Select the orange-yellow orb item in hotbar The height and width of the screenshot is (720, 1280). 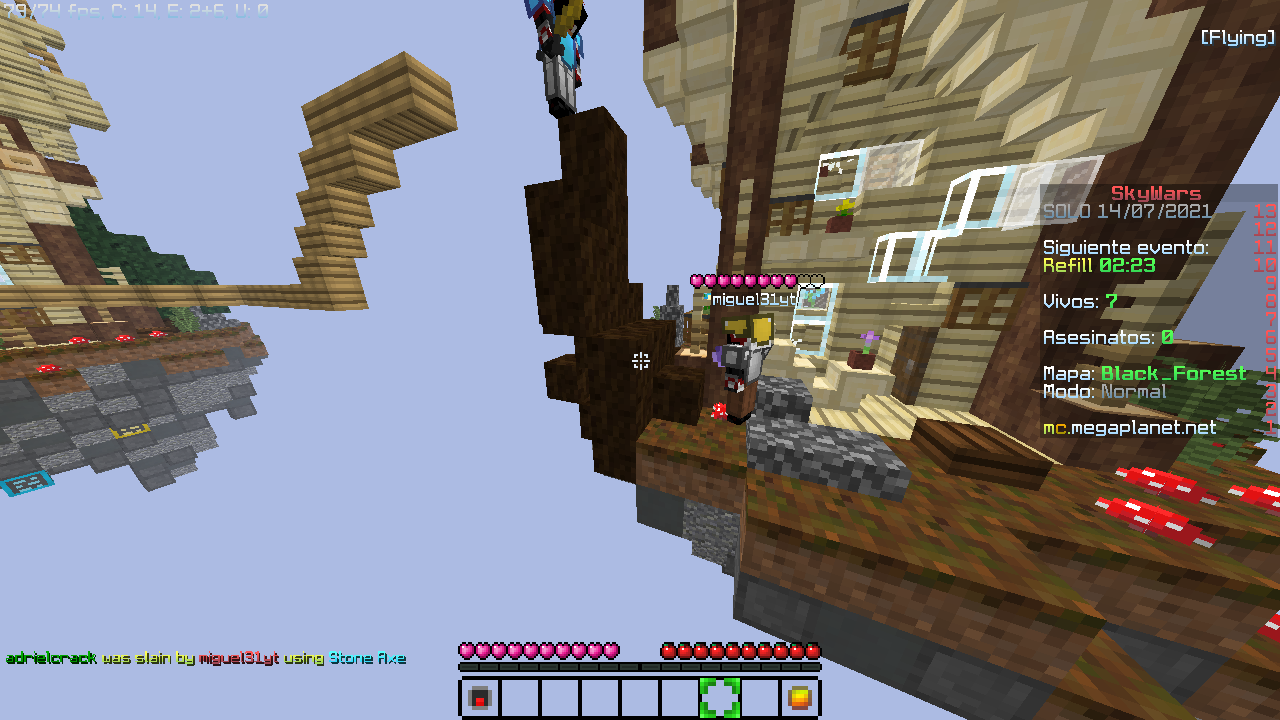pos(799,698)
